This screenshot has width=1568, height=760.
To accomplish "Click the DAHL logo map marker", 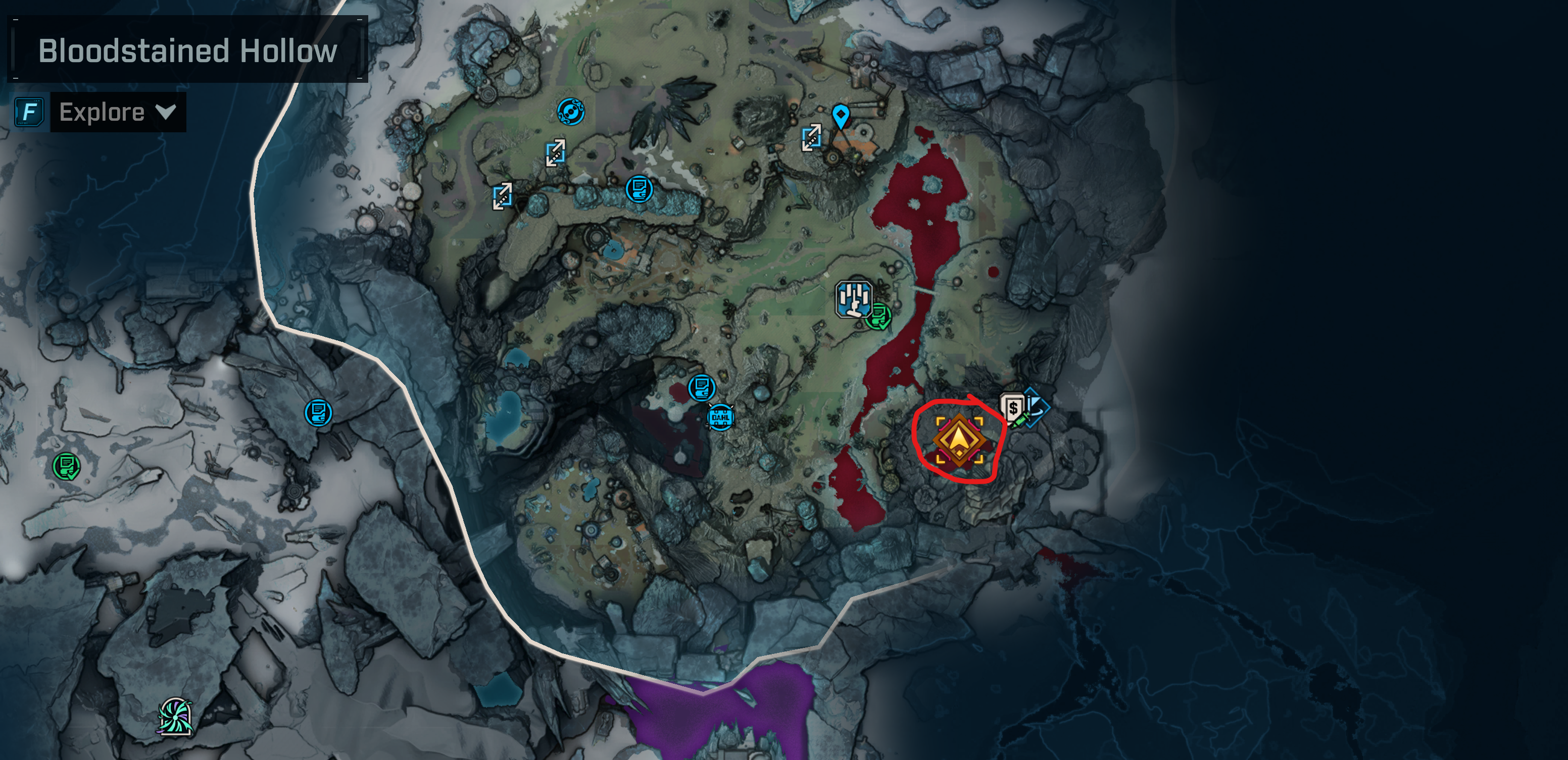I will (x=720, y=418).
